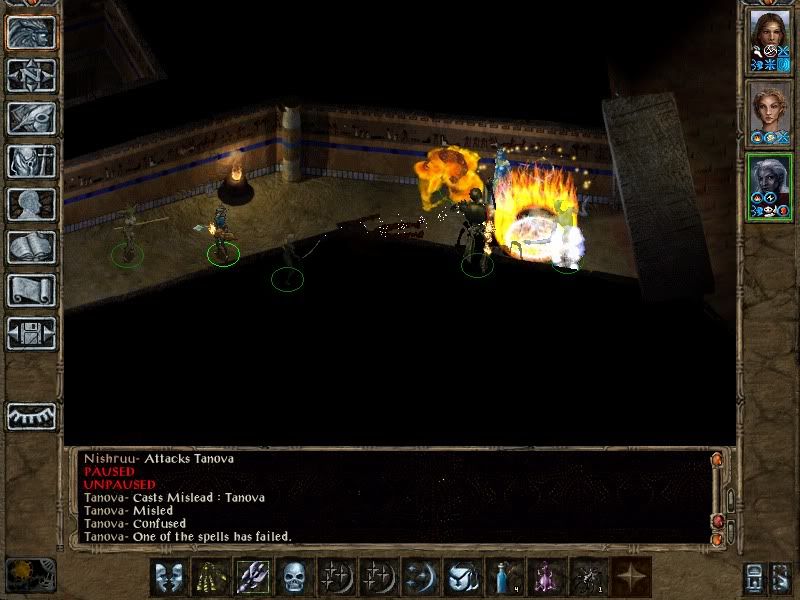Activate the skull ability icon
Viewport: 800px width, 600px height.
pyautogui.click(x=294, y=576)
